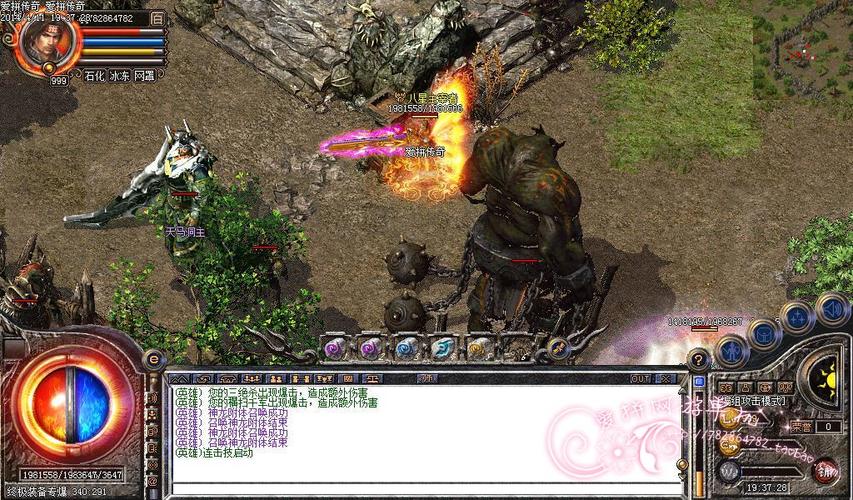
Task: Click the sun day-night indicator dial
Action: (826, 378)
